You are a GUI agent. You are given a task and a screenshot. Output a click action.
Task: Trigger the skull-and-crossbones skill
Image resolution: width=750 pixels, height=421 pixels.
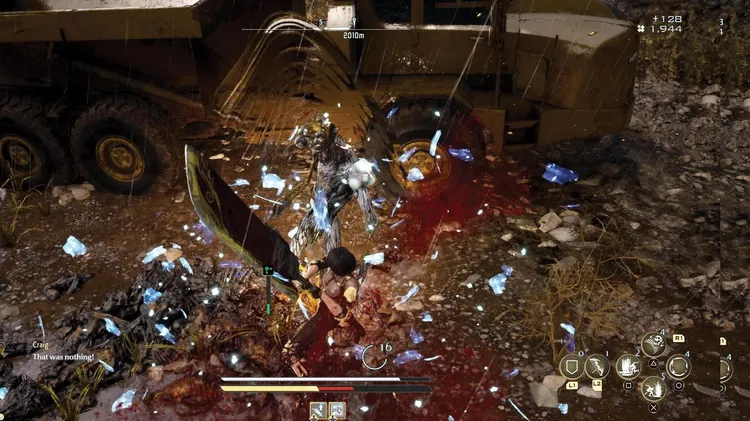[x=653, y=345]
